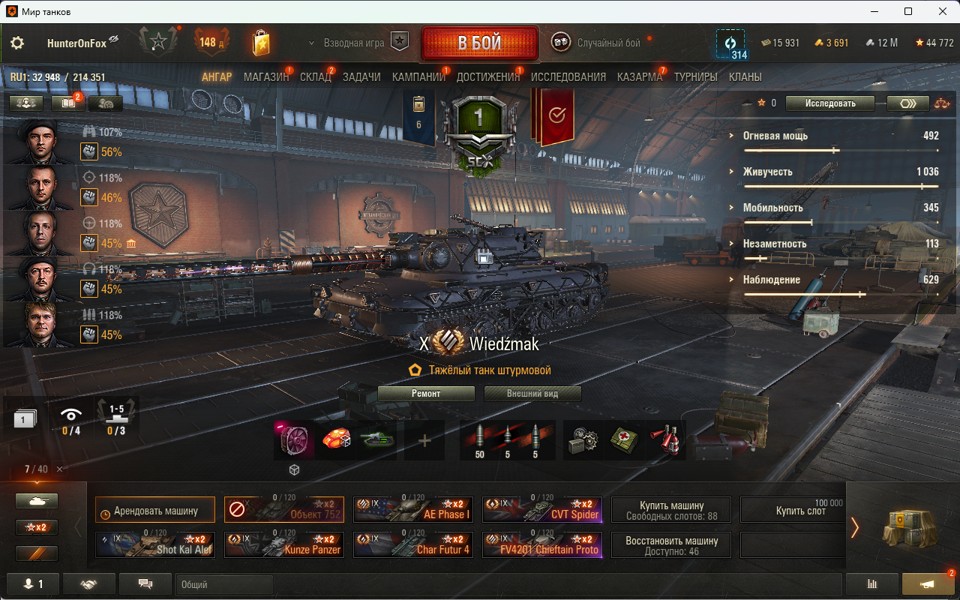
Task: Choose the CVT Spider tank
Action: coord(542,510)
